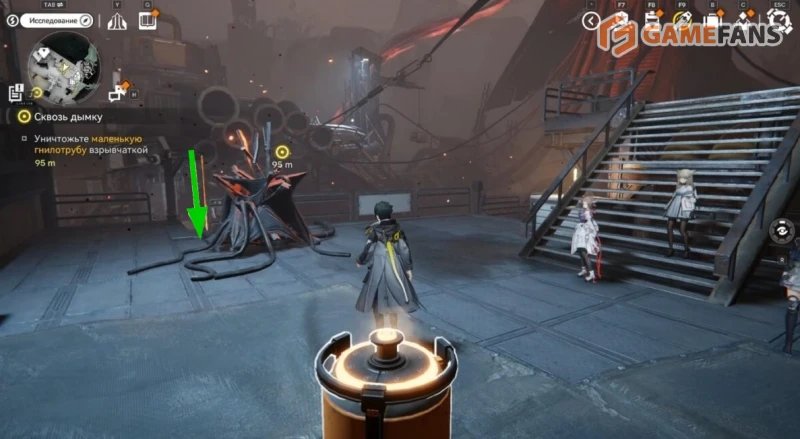Select the Сквозь дымку quest tracker
Screen dimensions: 800x439
coord(58,117)
